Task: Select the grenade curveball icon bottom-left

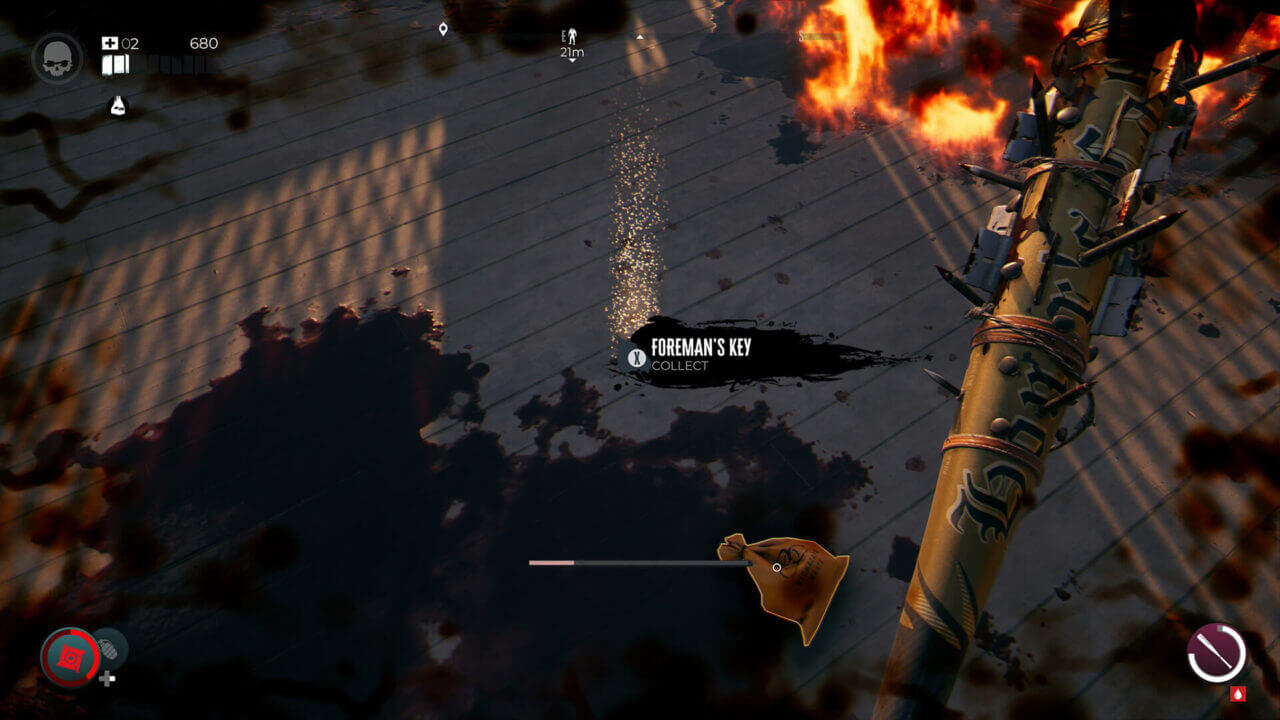Action: pyautogui.click(x=111, y=651)
